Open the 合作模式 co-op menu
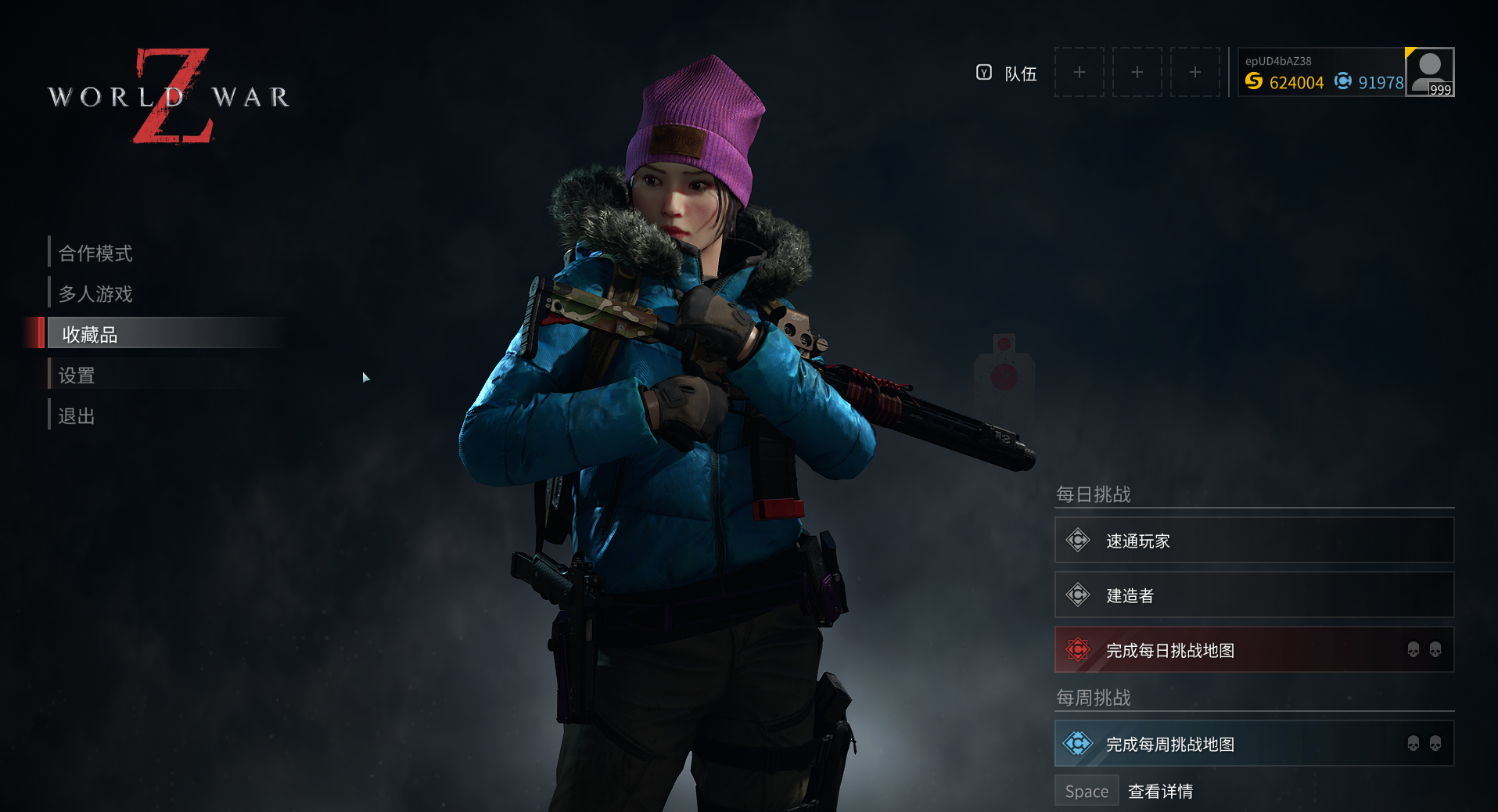The height and width of the screenshot is (812, 1498). tap(95, 253)
